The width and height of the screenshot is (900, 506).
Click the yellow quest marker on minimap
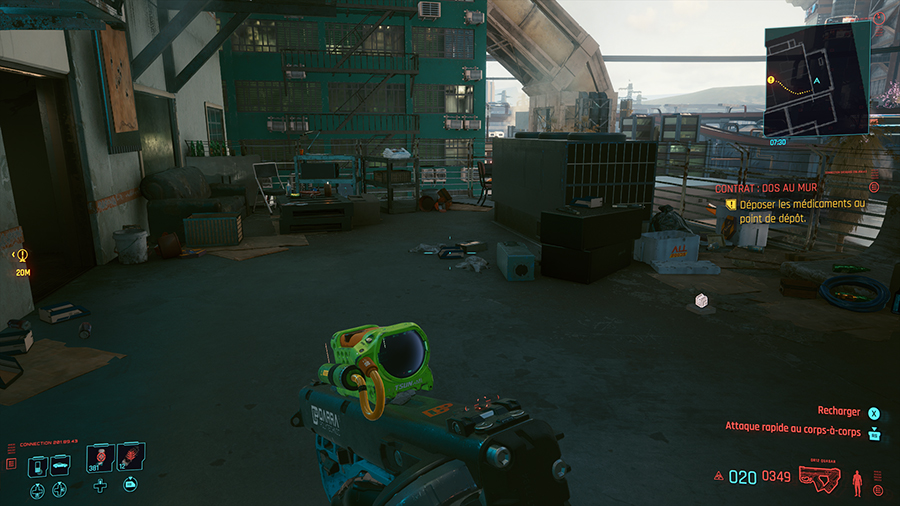771,79
